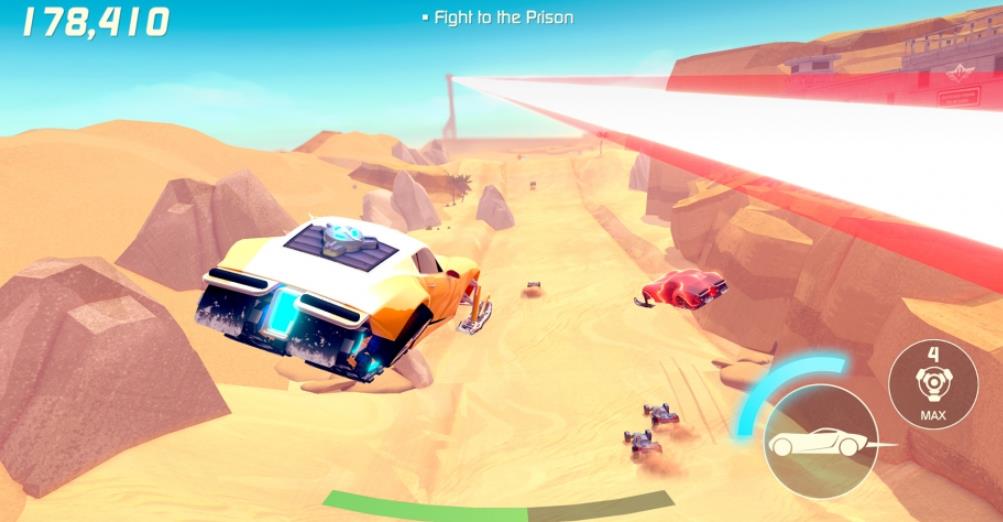This screenshot has height=522, width=1003.
Task: Tap the car boost gauge icon
Action: [x=813, y=441]
